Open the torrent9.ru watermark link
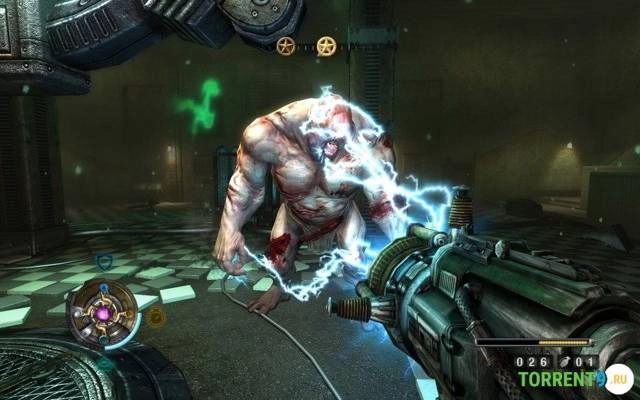 [571, 380]
